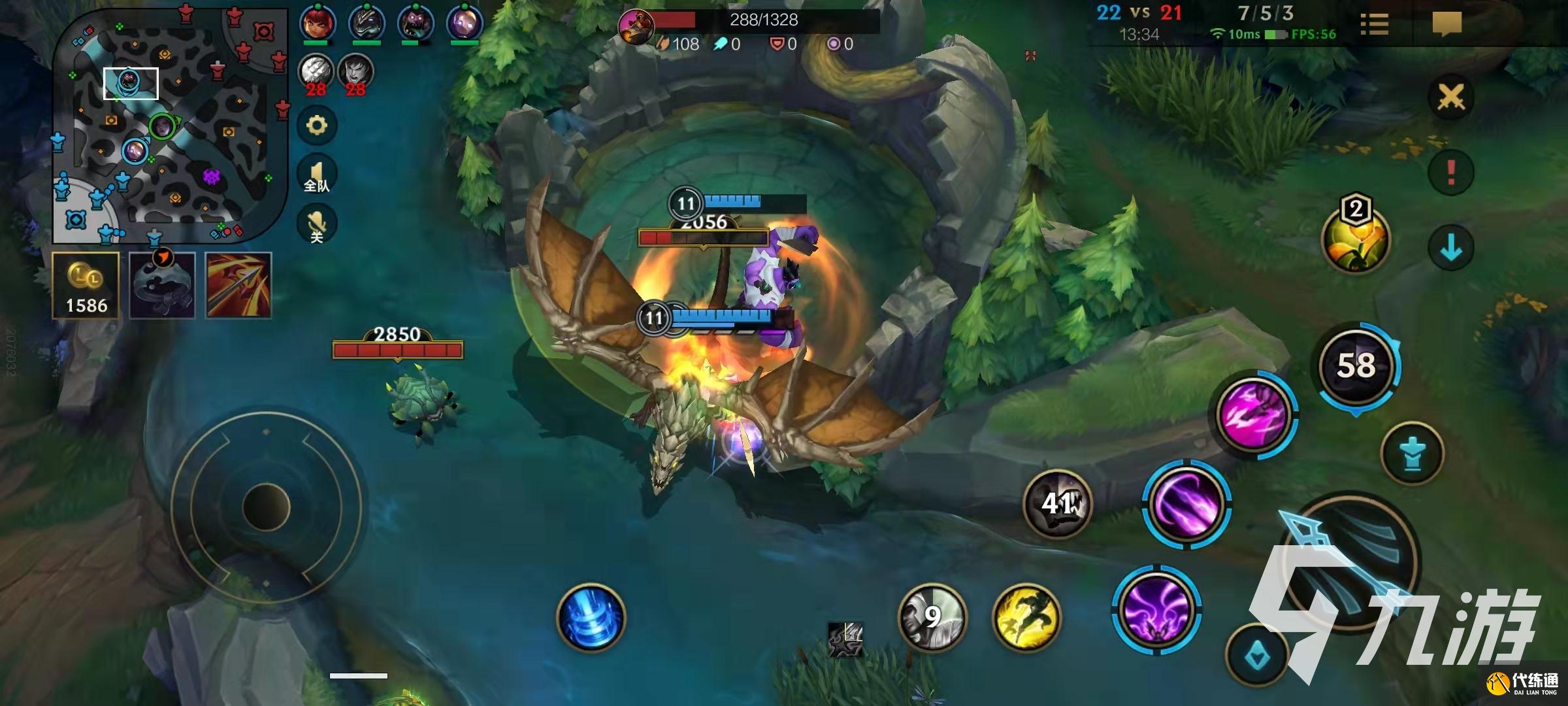Target towers with the blue turret button
Screen dimensions: 1568x706
(x=1413, y=454)
